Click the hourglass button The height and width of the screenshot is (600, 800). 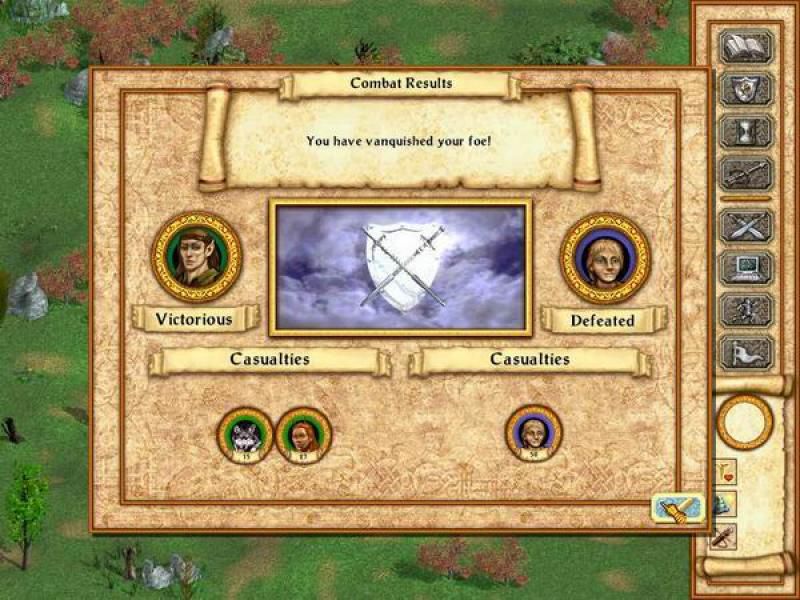(746, 131)
